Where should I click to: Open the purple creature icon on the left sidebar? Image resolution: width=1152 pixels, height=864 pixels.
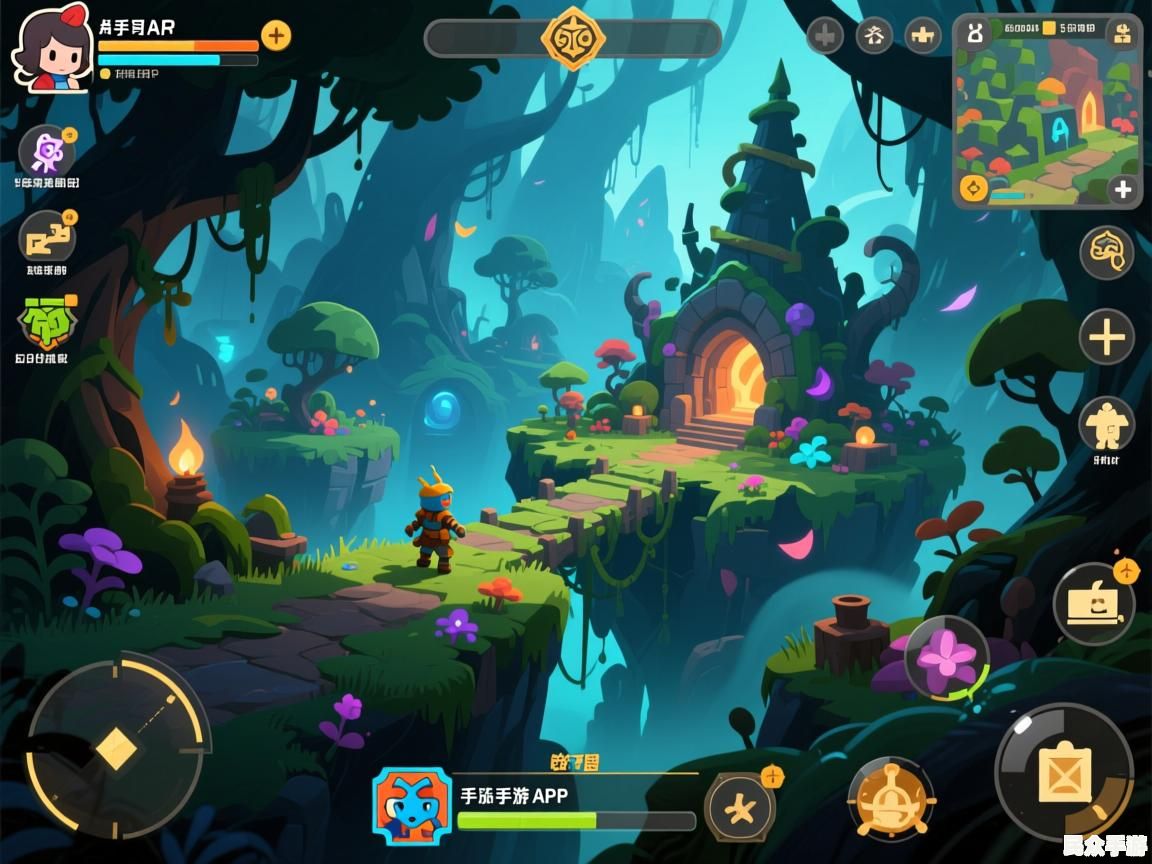click(x=47, y=153)
